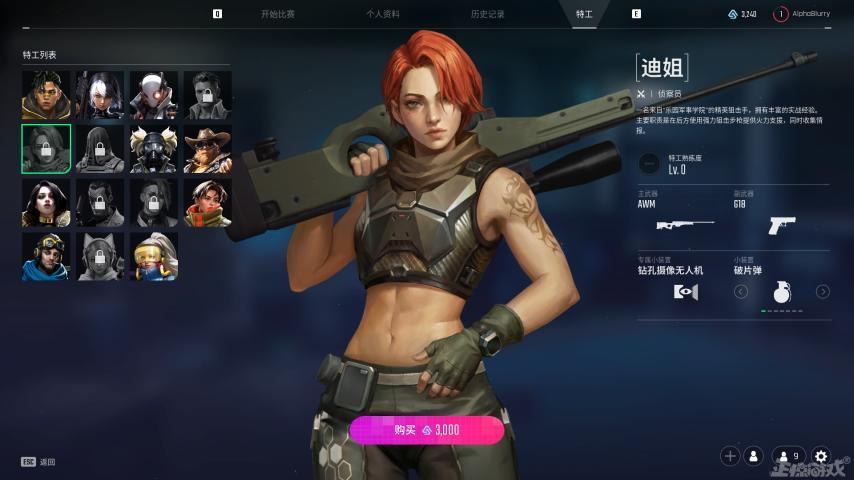Show next gadget with the right arrow
The image size is (854, 480).
pos(823,292)
